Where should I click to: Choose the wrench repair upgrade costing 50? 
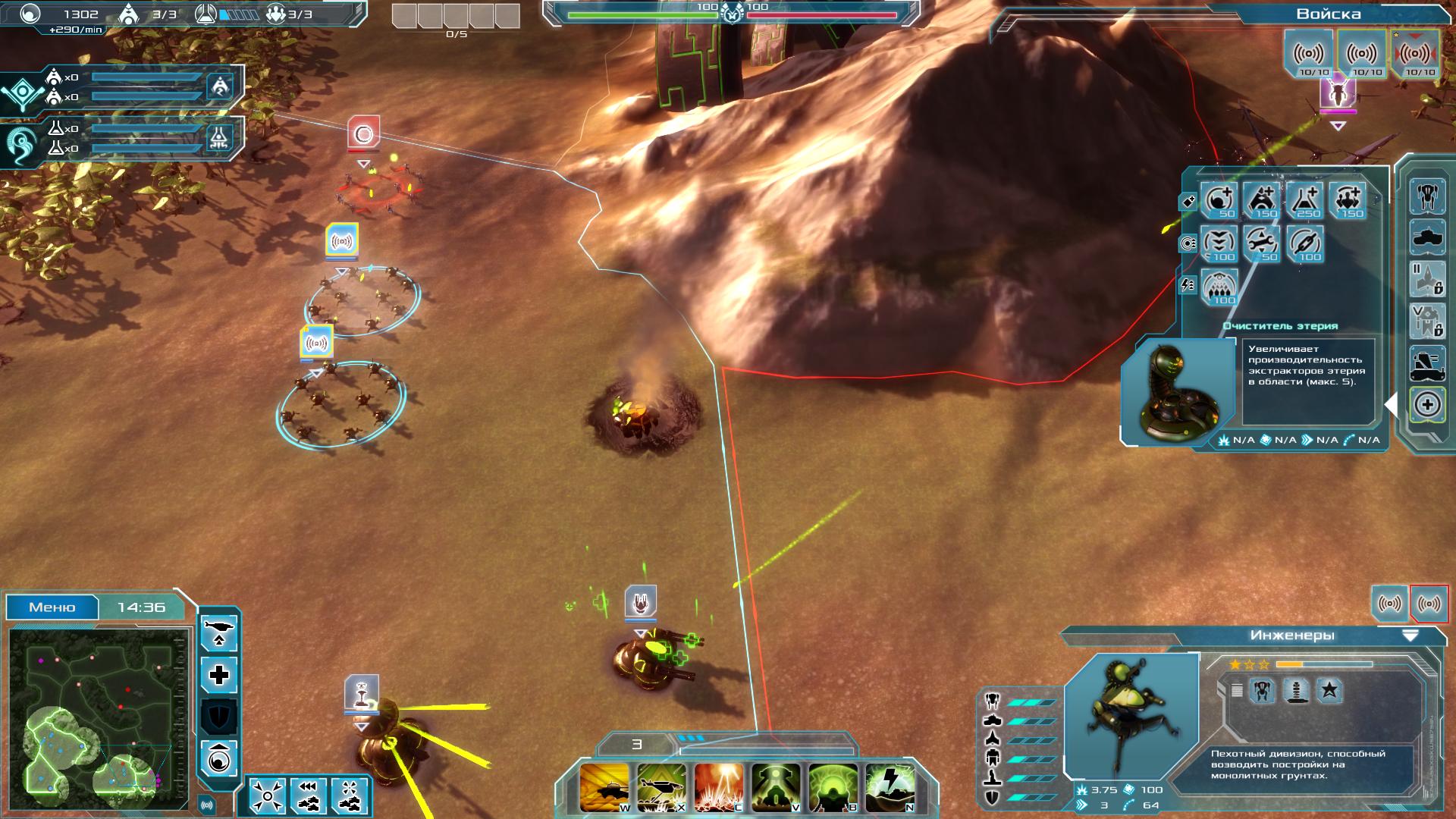tap(1262, 243)
